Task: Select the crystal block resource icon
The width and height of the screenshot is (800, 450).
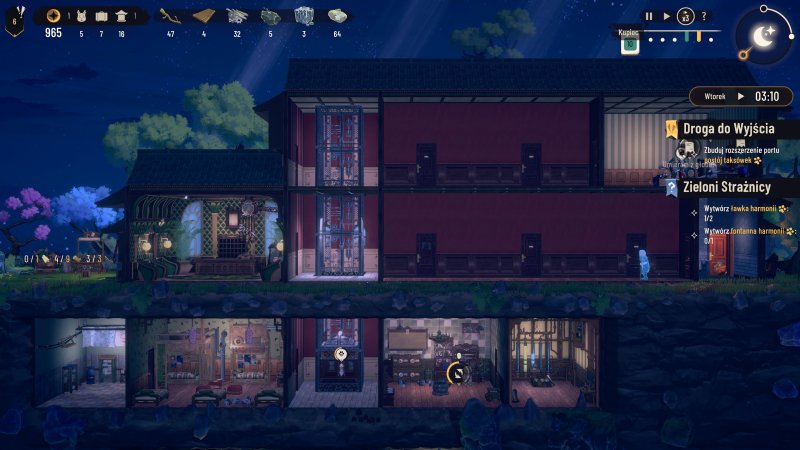Action: tap(304, 16)
